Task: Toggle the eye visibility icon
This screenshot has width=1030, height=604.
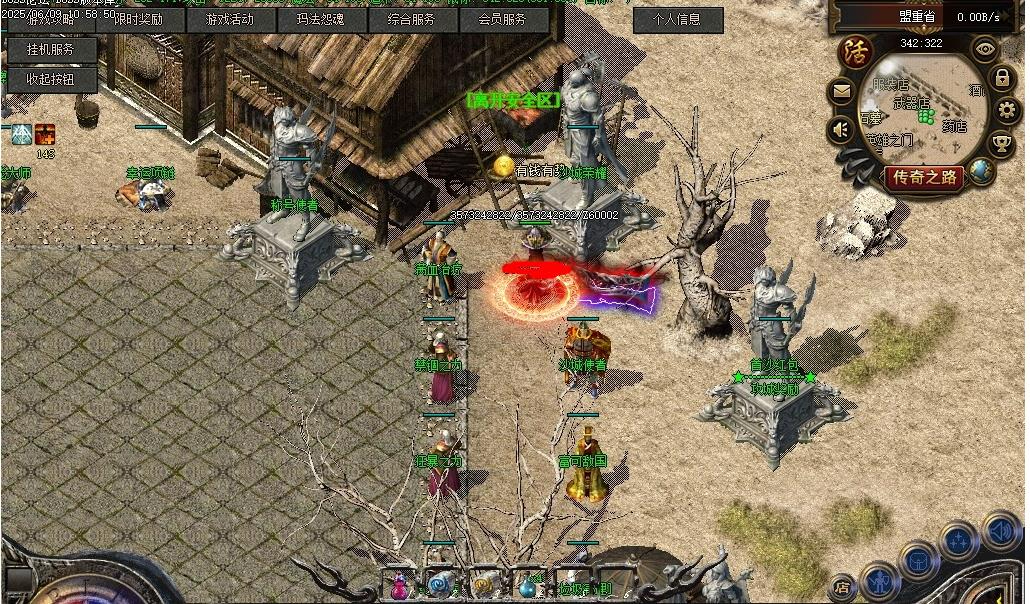Action: coord(986,48)
